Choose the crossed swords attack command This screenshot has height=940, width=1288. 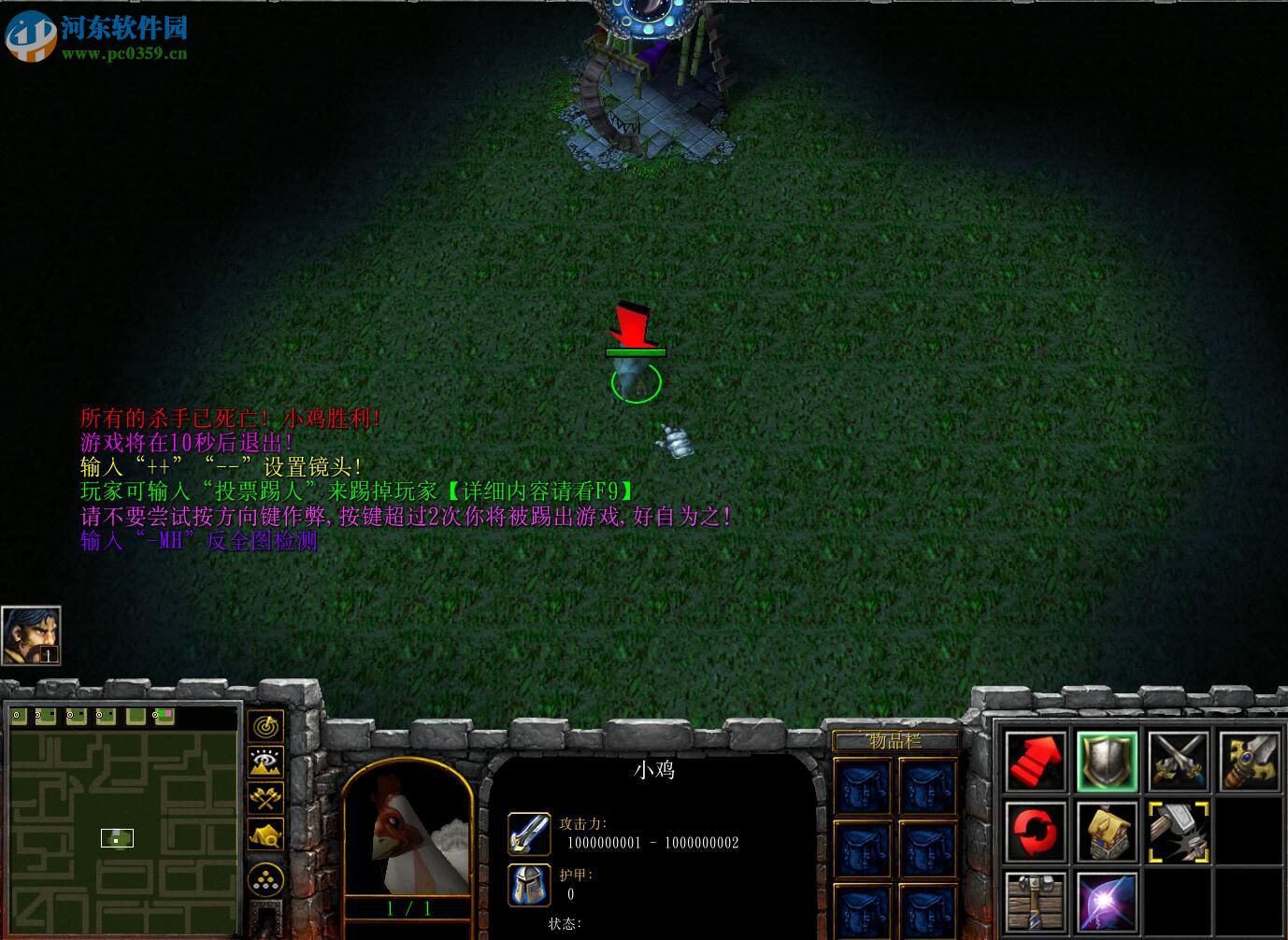click(1179, 762)
